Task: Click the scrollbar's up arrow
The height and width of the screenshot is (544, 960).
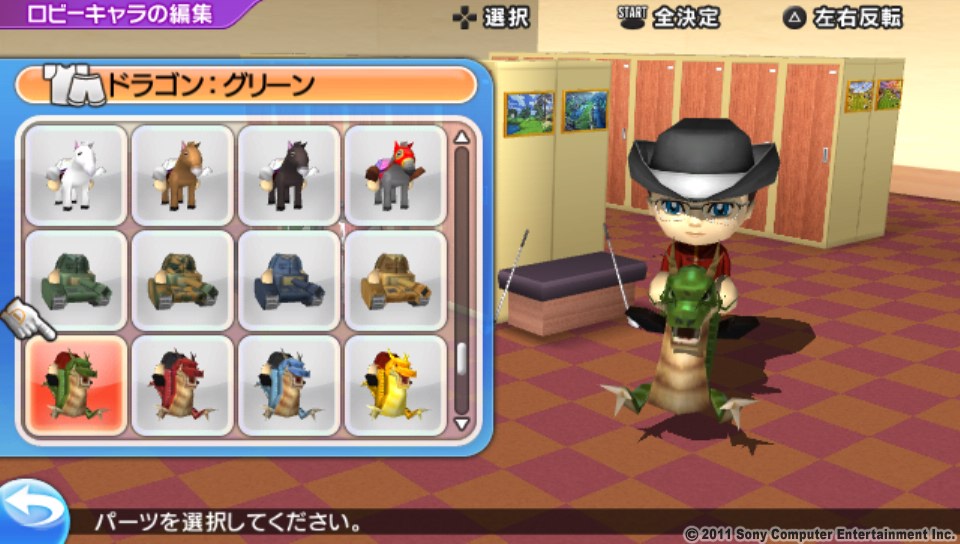Action: (x=461, y=138)
